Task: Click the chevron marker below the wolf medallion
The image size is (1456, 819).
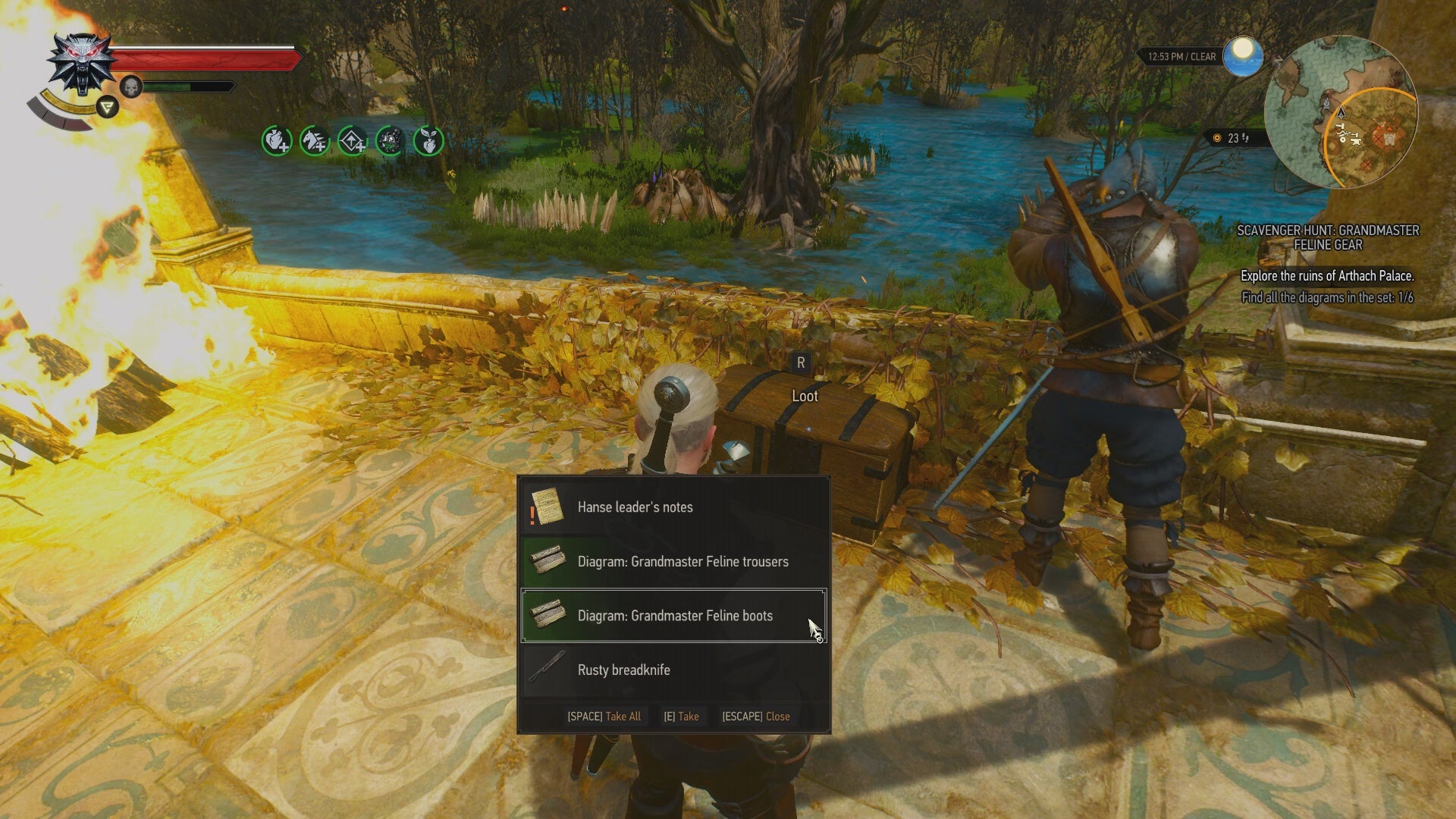Action: coord(108,107)
